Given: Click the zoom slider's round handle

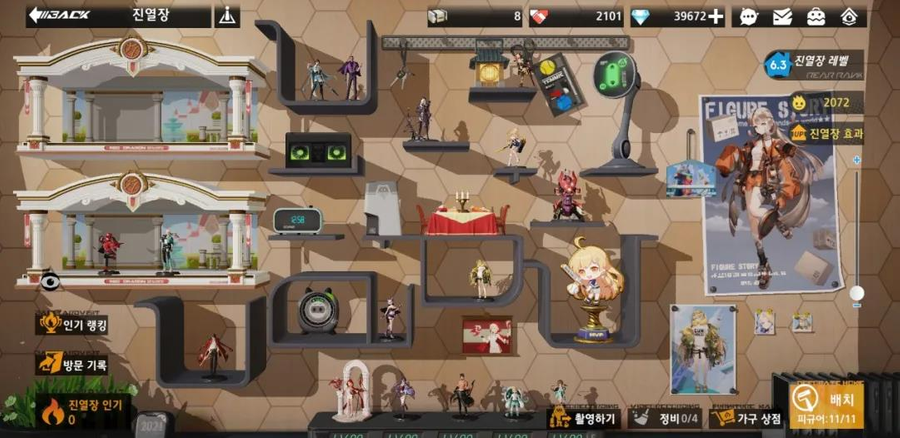Looking at the screenshot, I should click(x=856, y=293).
